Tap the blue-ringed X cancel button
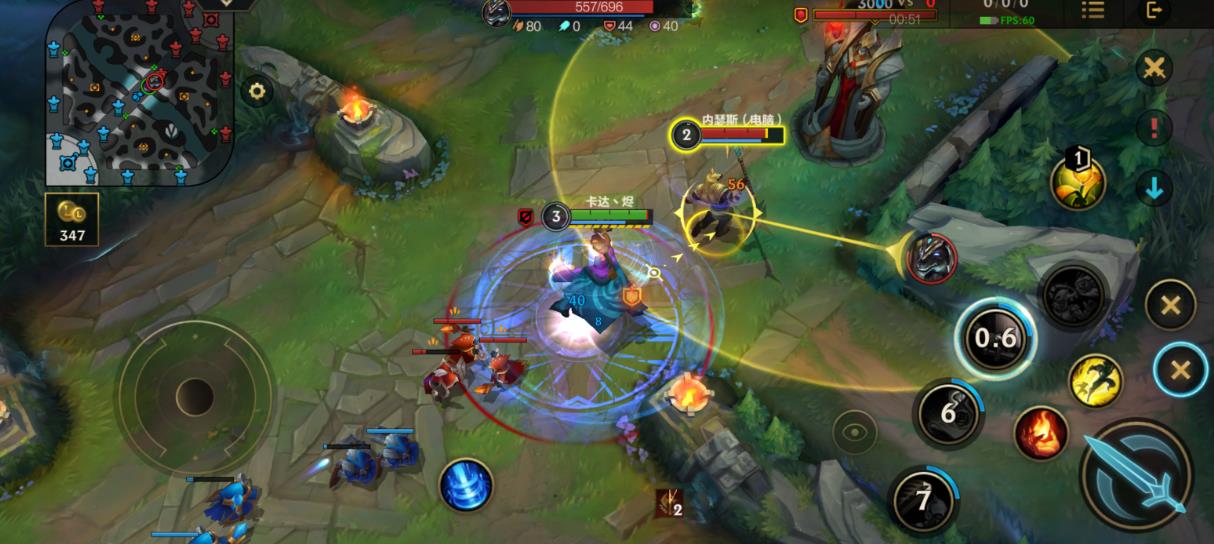Viewport: 1214px width, 544px height. click(x=1180, y=370)
